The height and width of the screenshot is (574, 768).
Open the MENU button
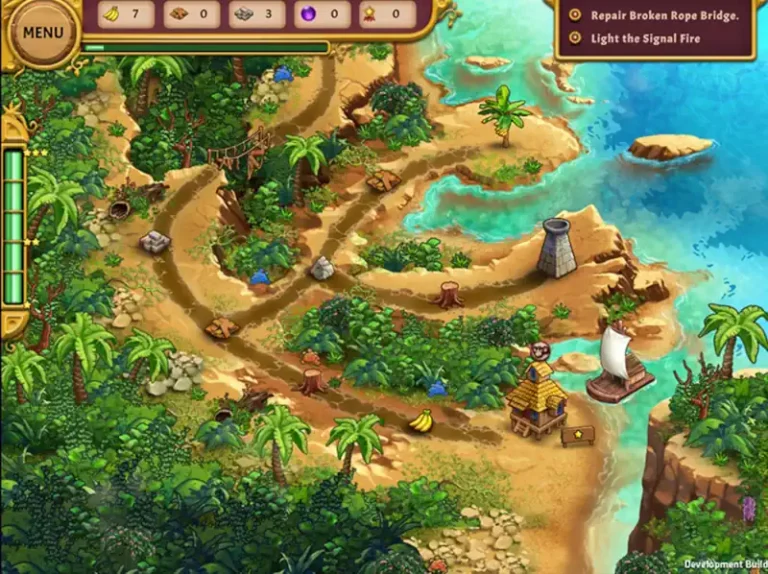click(x=42, y=31)
